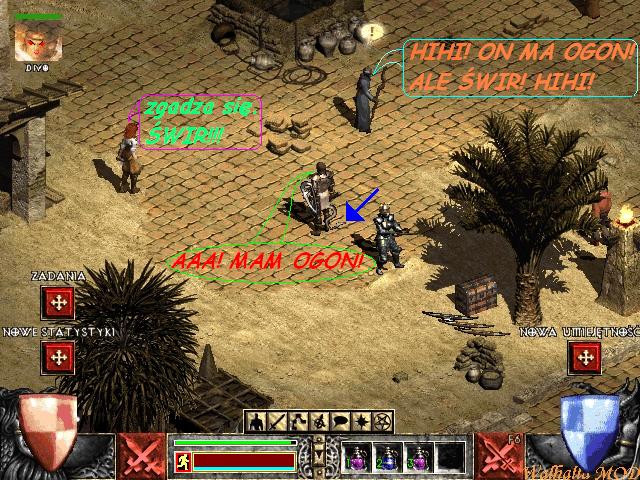Open the character silhouette panel icon
The width and height of the screenshot is (640, 480).
pos(257,421)
